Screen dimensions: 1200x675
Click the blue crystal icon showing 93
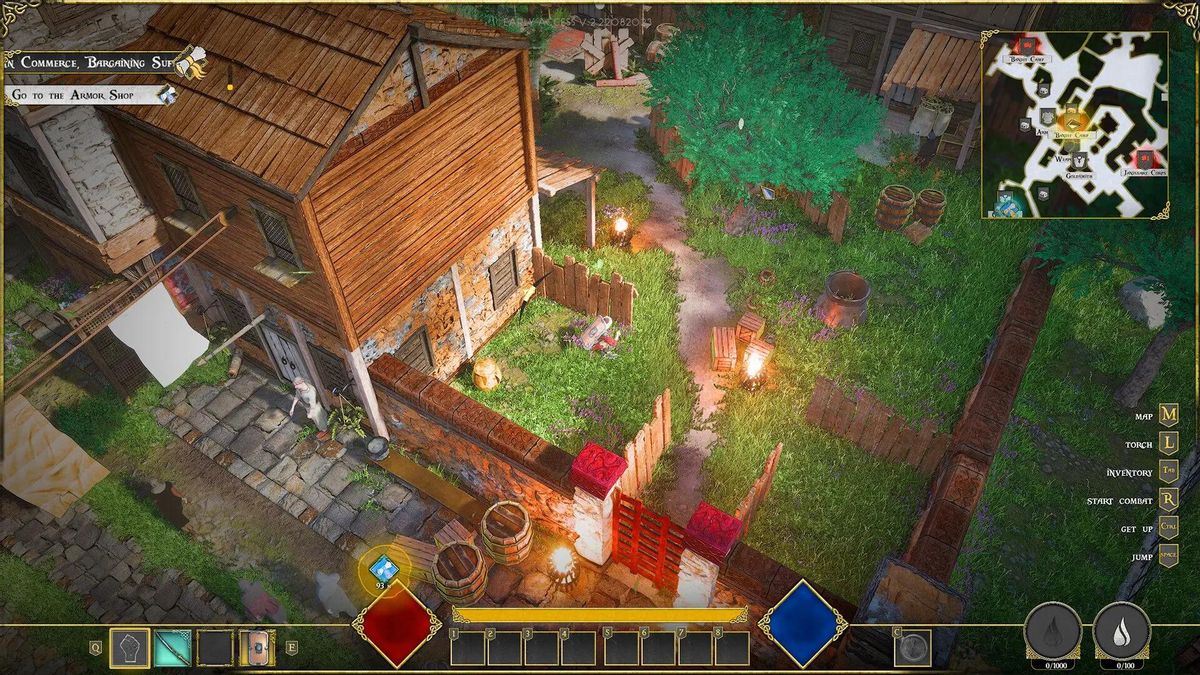384,567
